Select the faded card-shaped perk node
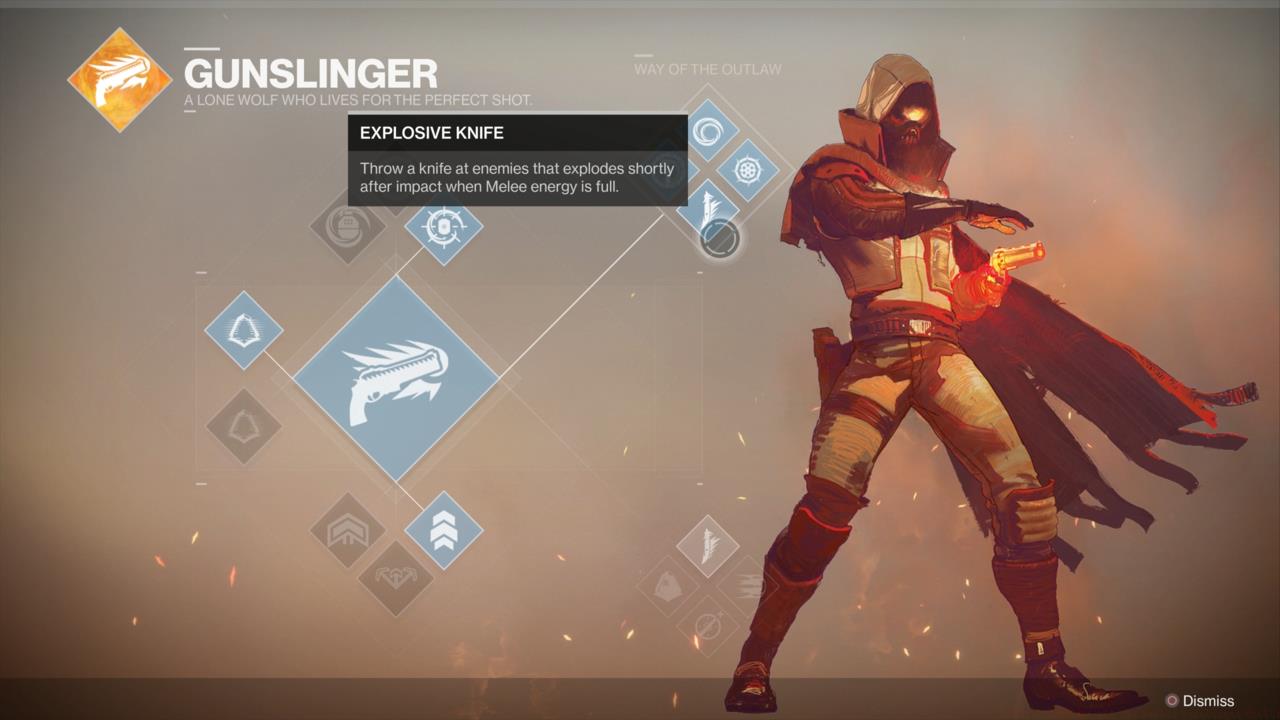Screen dimensions: 1280x720 pyautogui.click(x=668, y=586)
